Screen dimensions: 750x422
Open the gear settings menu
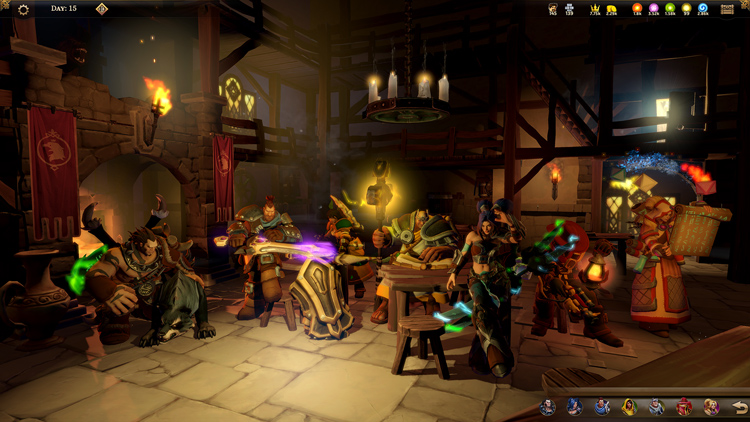[23, 9]
